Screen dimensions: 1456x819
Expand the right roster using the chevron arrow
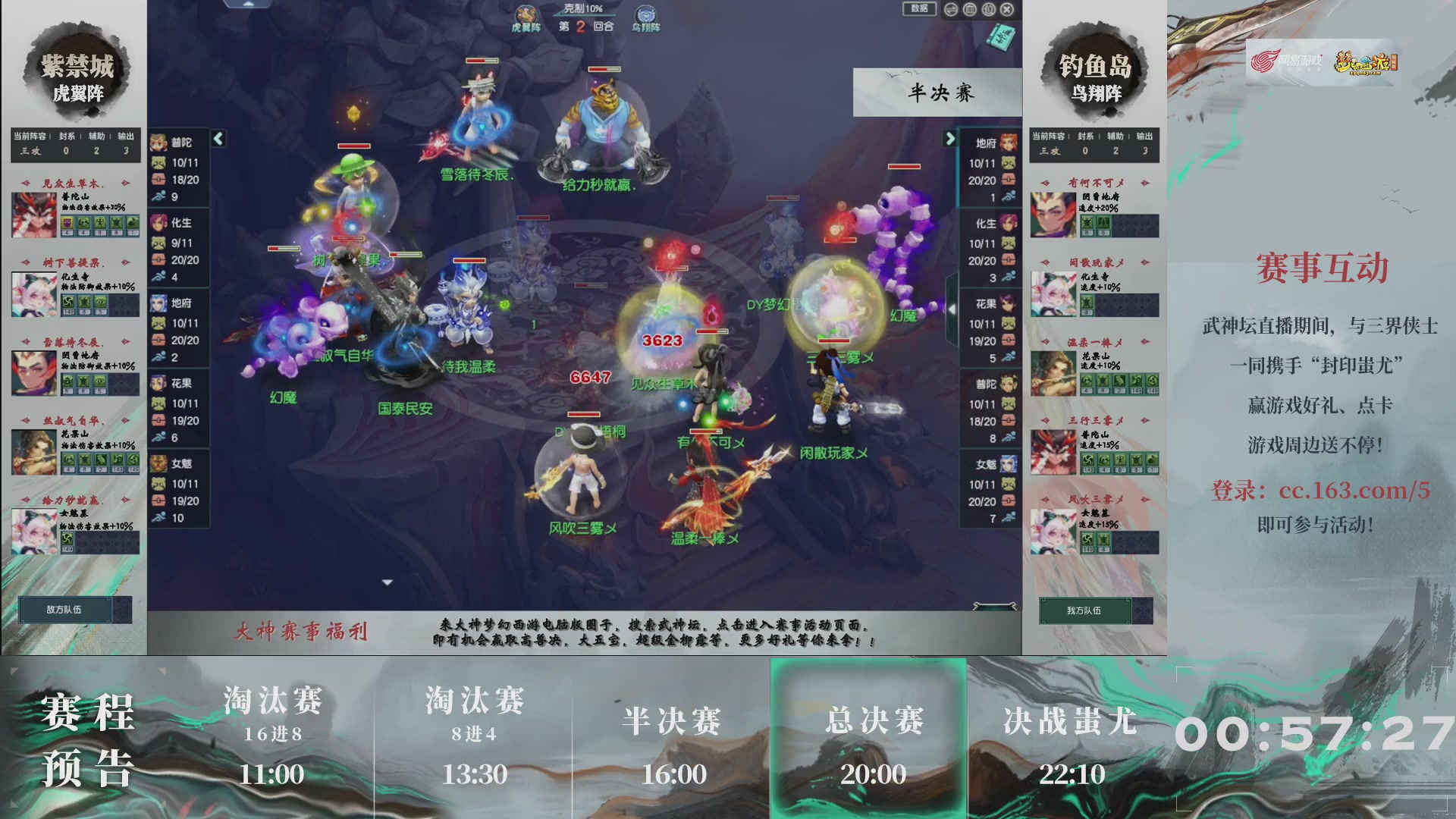[952, 140]
